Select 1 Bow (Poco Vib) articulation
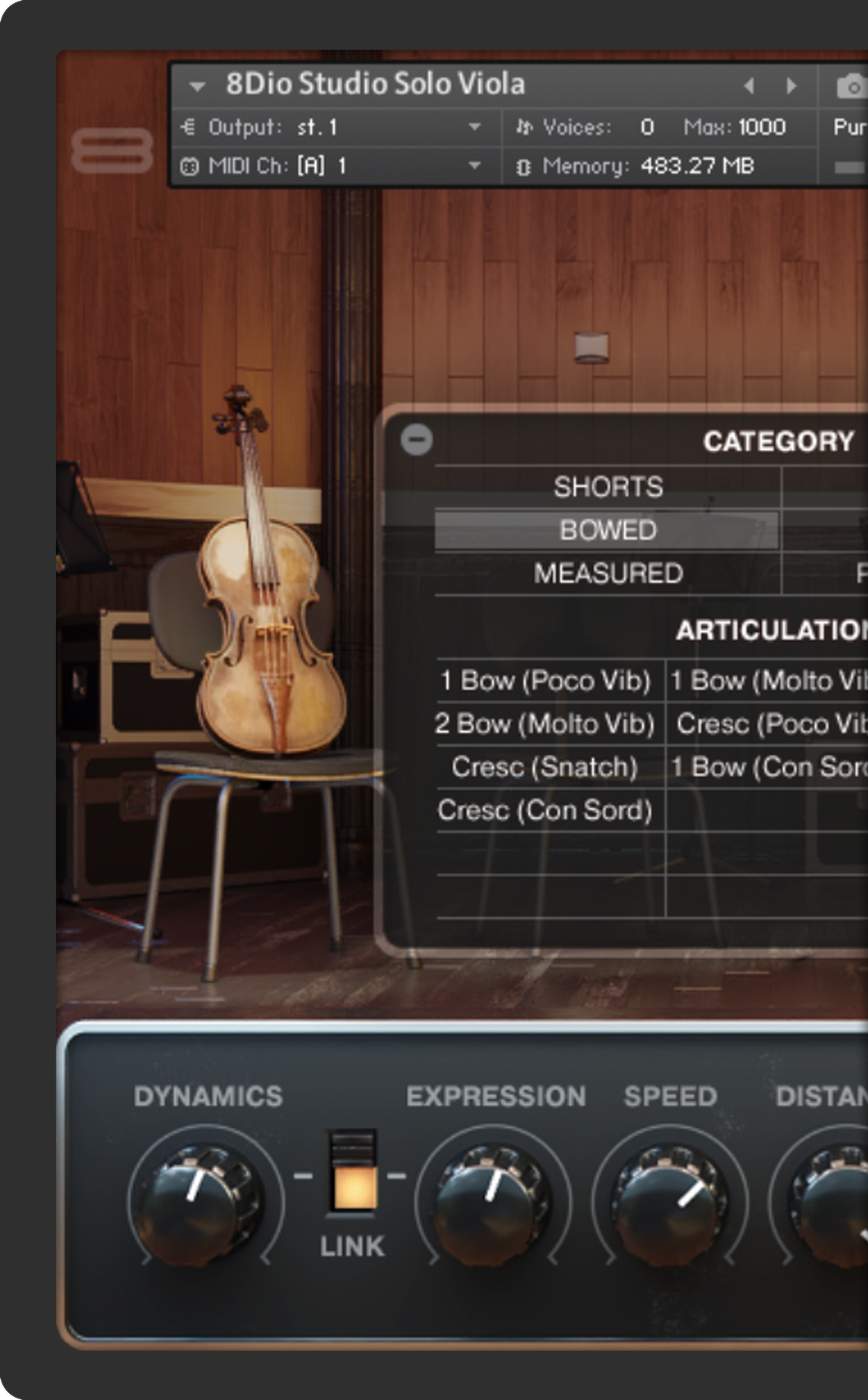The width and height of the screenshot is (868, 1400). [545, 680]
